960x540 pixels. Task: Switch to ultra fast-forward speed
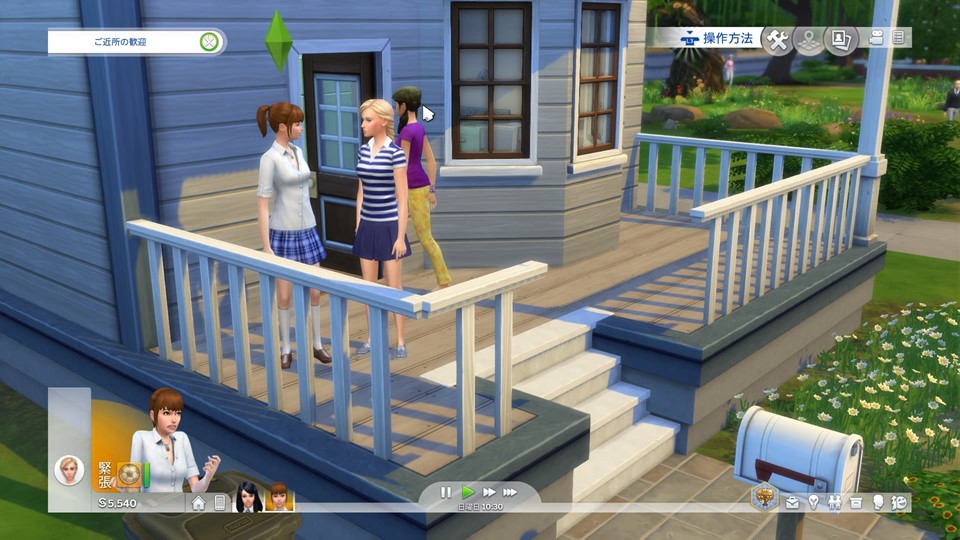click(x=511, y=492)
